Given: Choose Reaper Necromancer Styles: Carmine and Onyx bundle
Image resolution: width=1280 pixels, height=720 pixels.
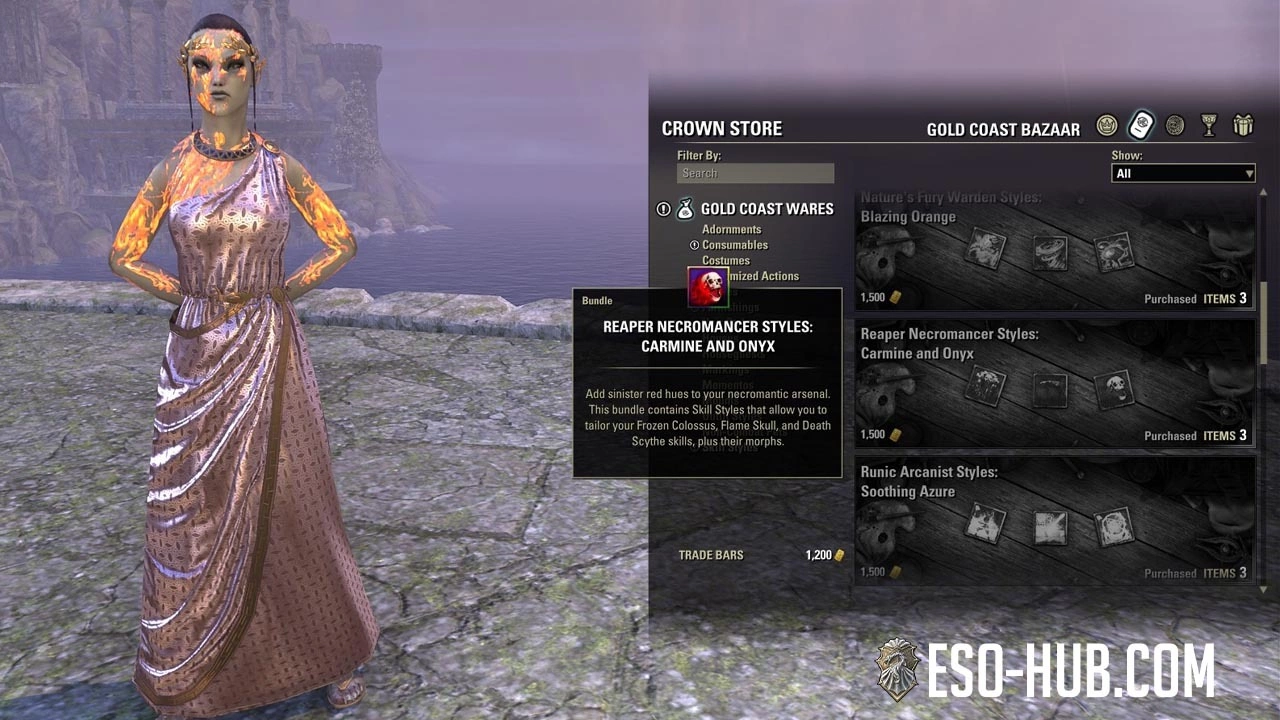Looking at the screenshot, I should [x=1054, y=386].
